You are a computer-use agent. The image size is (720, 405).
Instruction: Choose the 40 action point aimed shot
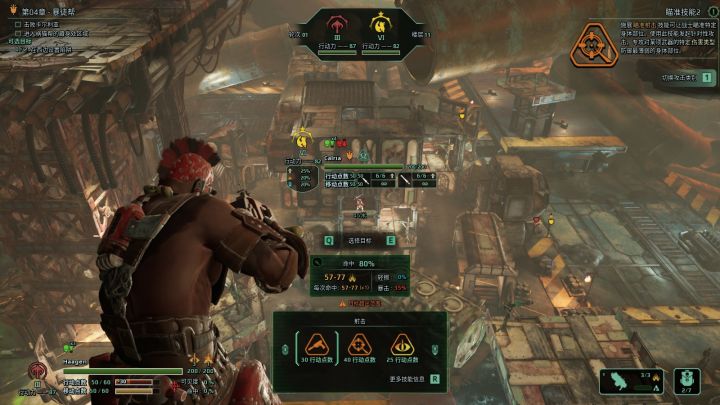point(360,347)
